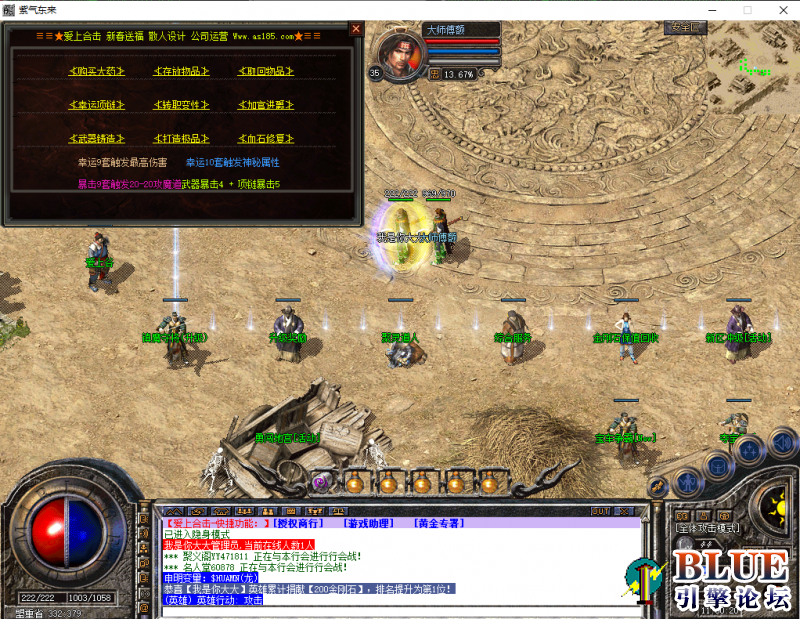Open the 武器铸造 weapon forging option
The image size is (800, 619).
click(x=96, y=138)
